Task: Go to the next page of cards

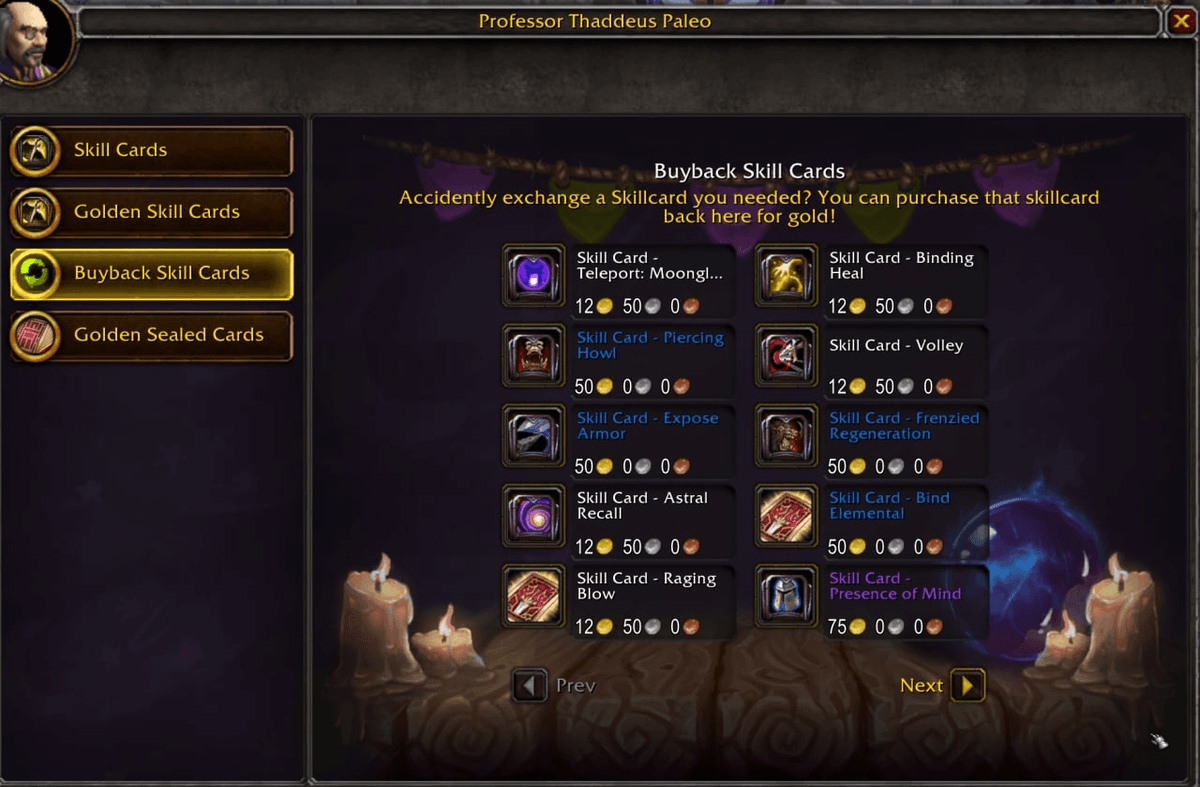Action: pos(967,685)
